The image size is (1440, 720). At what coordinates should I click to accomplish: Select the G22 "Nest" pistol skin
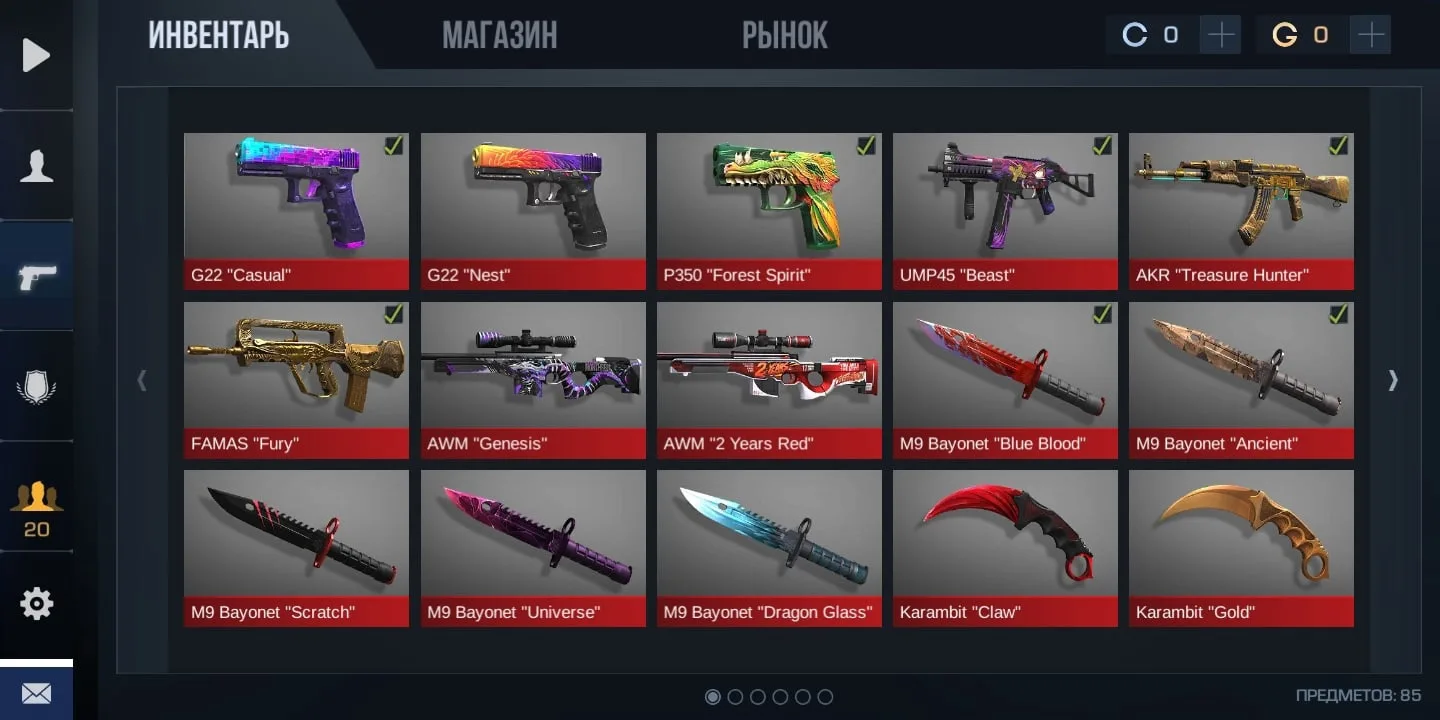tap(533, 211)
